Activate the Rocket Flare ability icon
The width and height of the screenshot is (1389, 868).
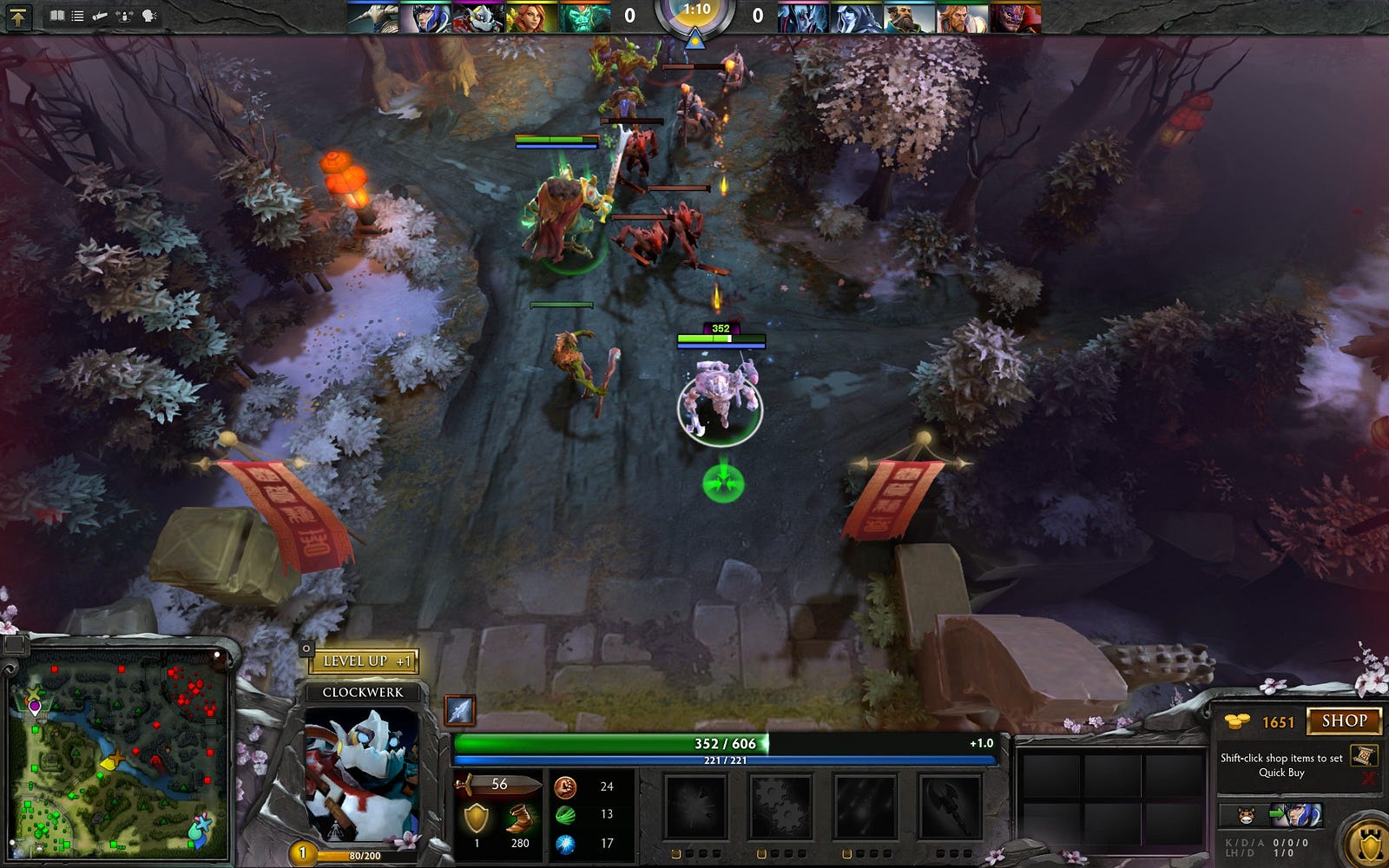pyautogui.click(x=865, y=806)
